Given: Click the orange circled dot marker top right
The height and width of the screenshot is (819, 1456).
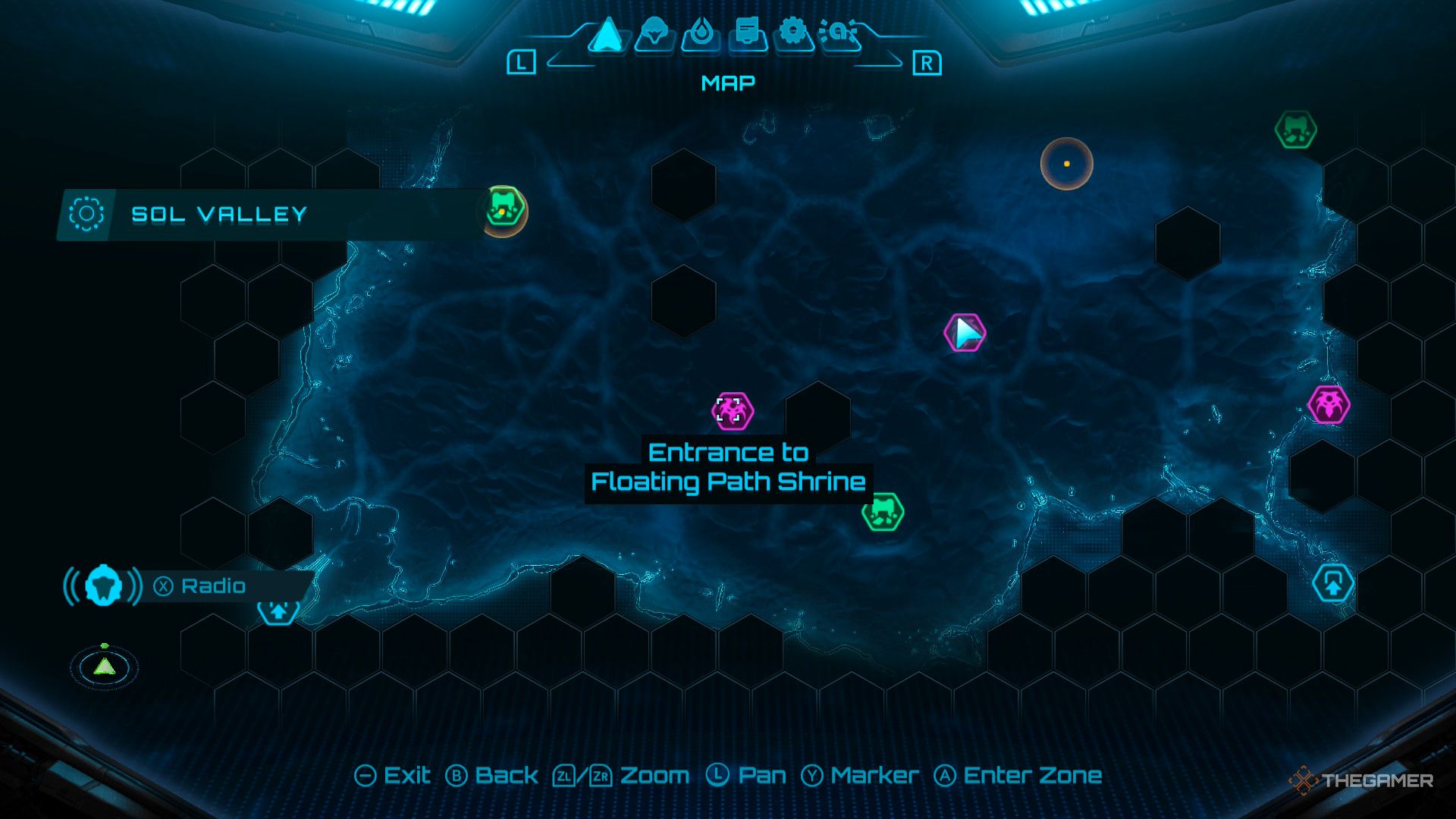Looking at the screenshot, I should coord(1066,164).
